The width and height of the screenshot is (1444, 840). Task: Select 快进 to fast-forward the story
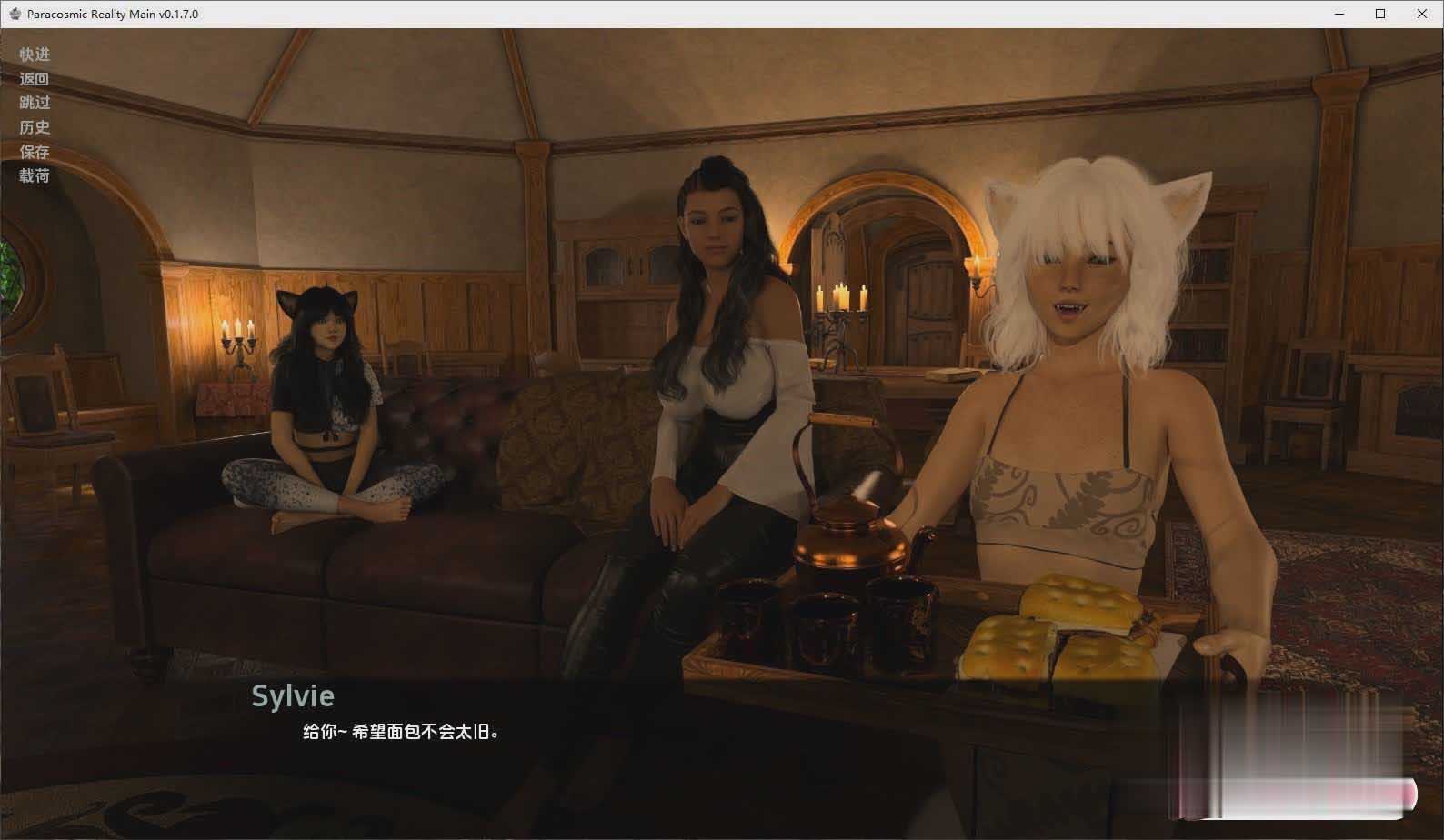click(x=35, y=55)
